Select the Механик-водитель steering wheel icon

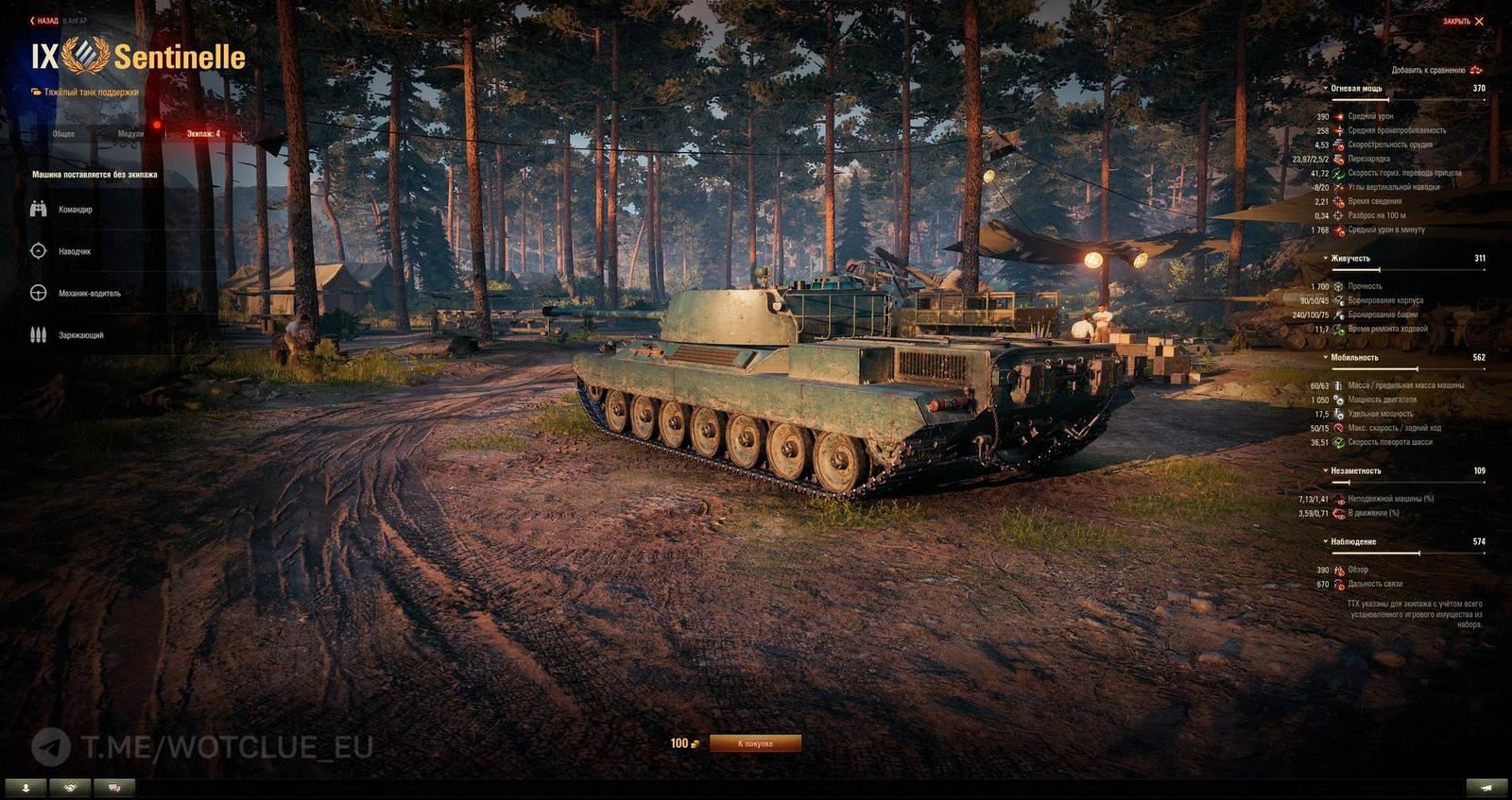pyautogui.click(x=39, y=293)
